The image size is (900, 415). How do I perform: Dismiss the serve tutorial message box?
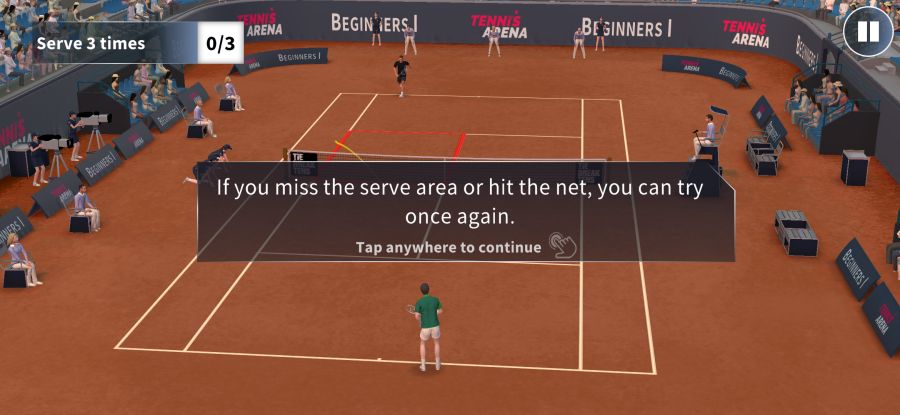pyautogui.click(x=465, y=201)
